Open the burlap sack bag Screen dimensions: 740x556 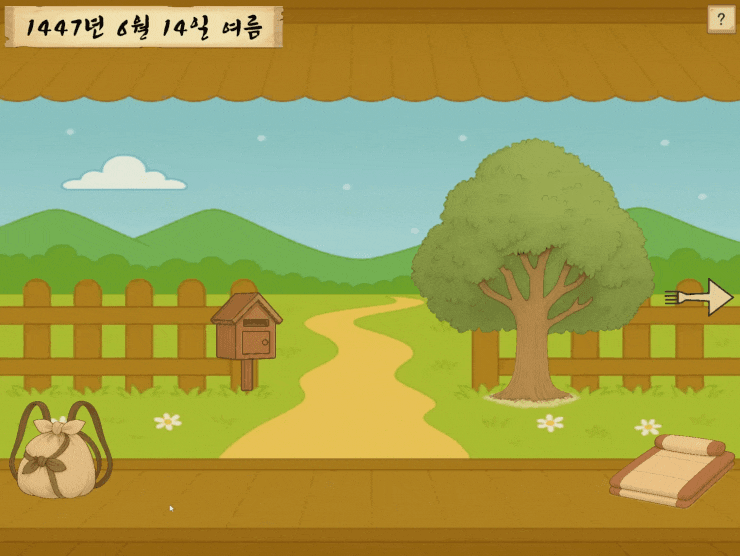pos(59,455)
